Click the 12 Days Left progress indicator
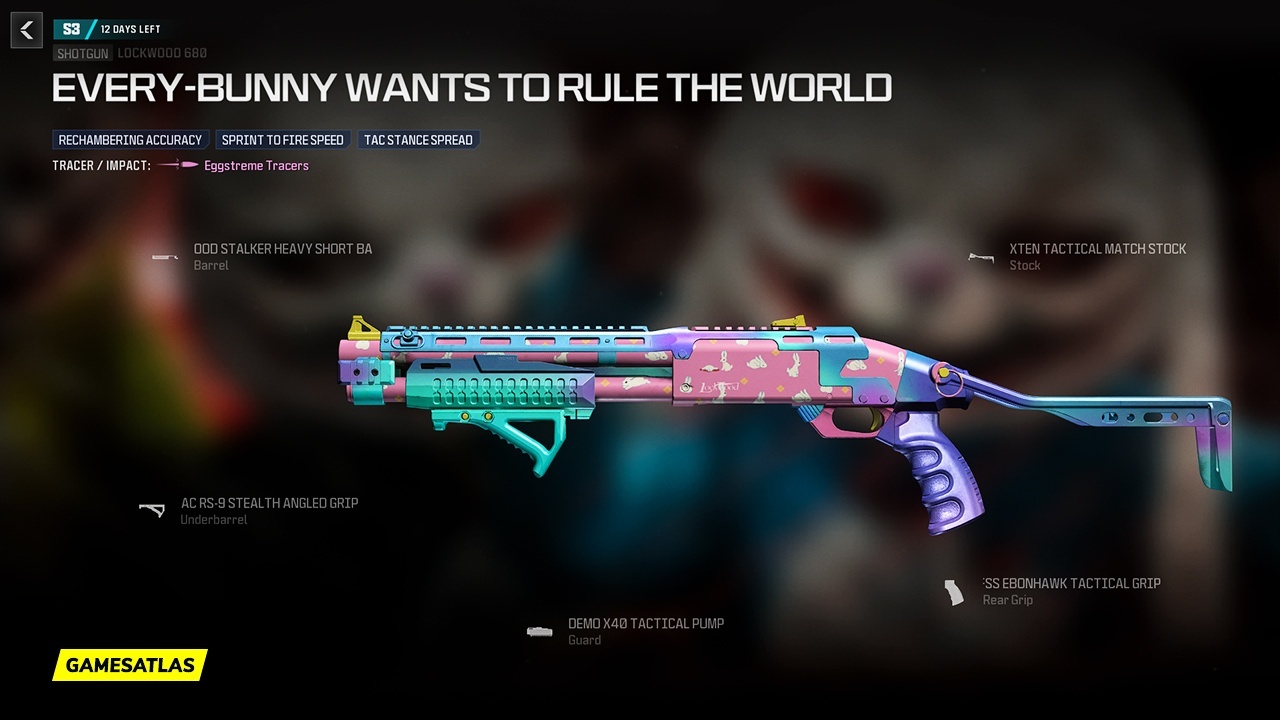This screenshot has width=1280, height=720. [x=131, y=28]
